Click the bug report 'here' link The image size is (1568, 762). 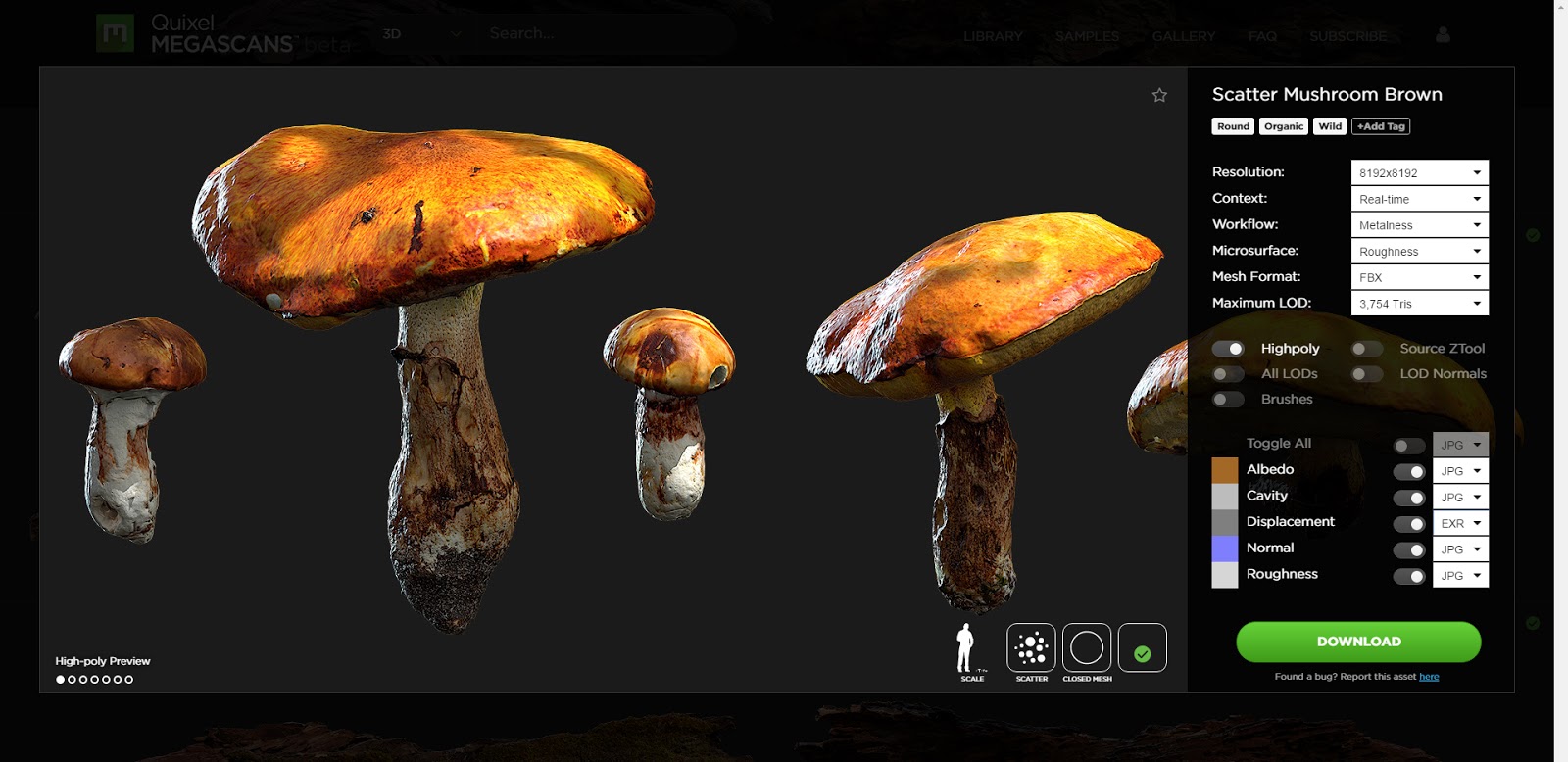[x=1429, y=676]
